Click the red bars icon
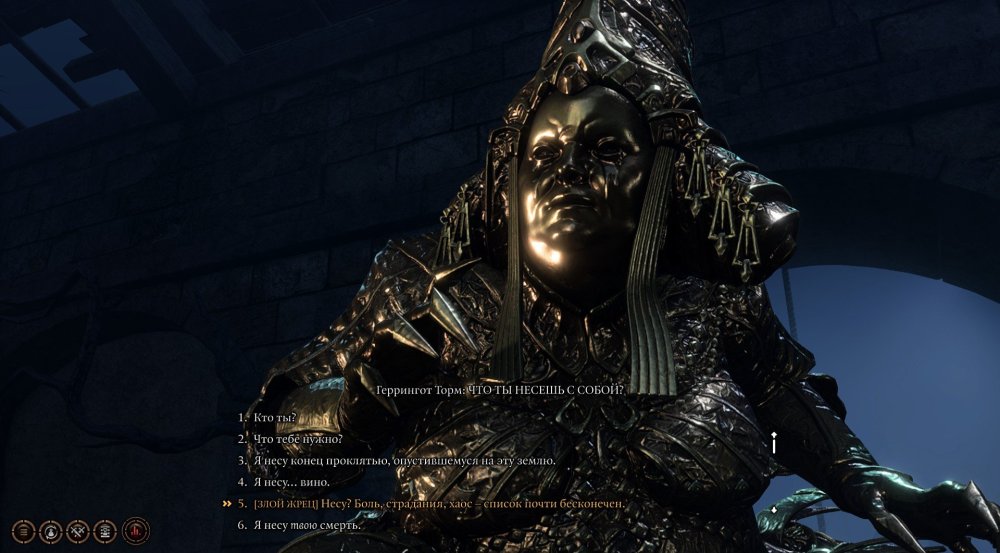The width and height of the screenshot is (1000, 553). tap(135, 530)
